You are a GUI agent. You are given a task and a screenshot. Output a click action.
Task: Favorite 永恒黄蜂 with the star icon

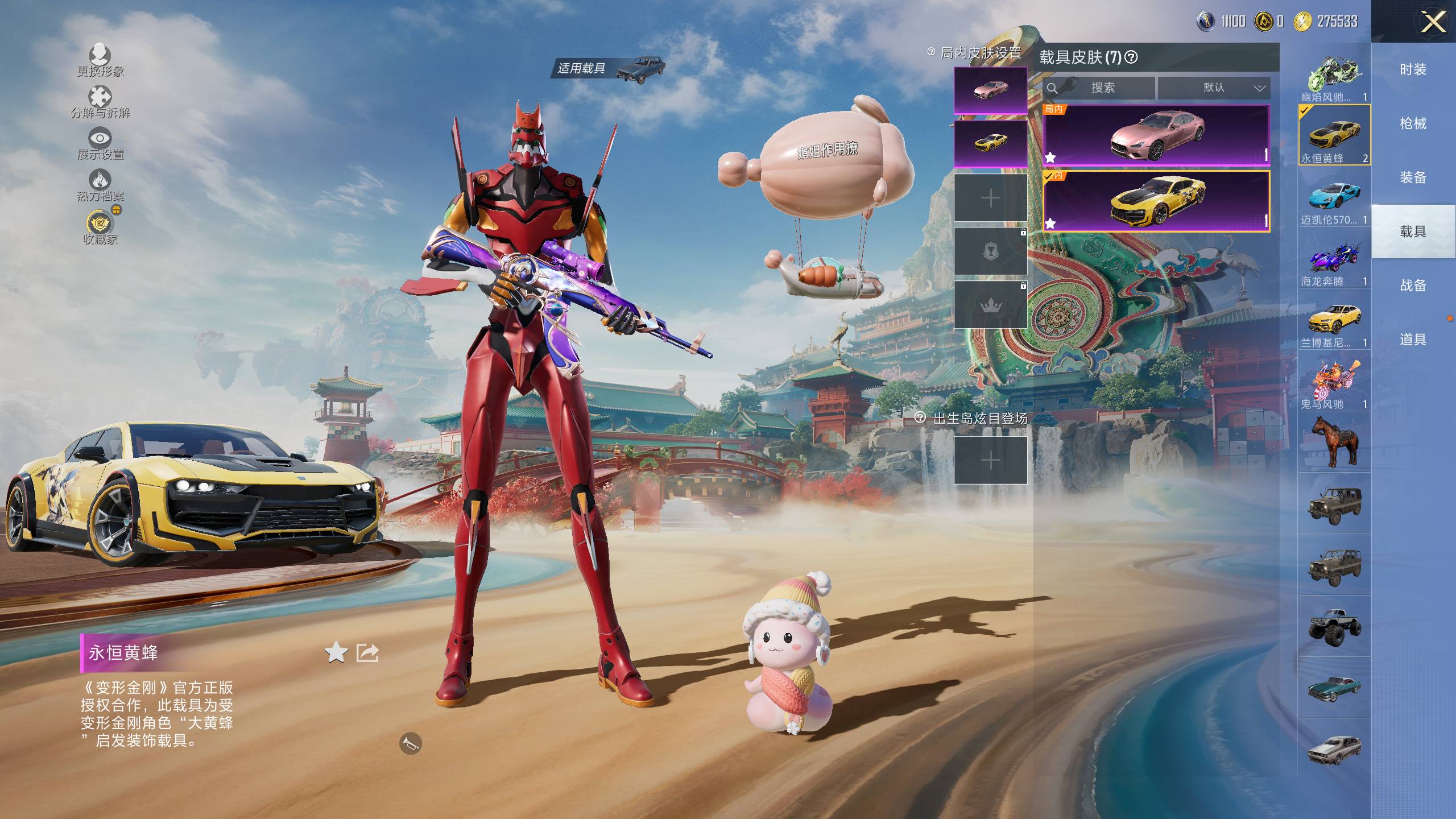pos(336,652)
